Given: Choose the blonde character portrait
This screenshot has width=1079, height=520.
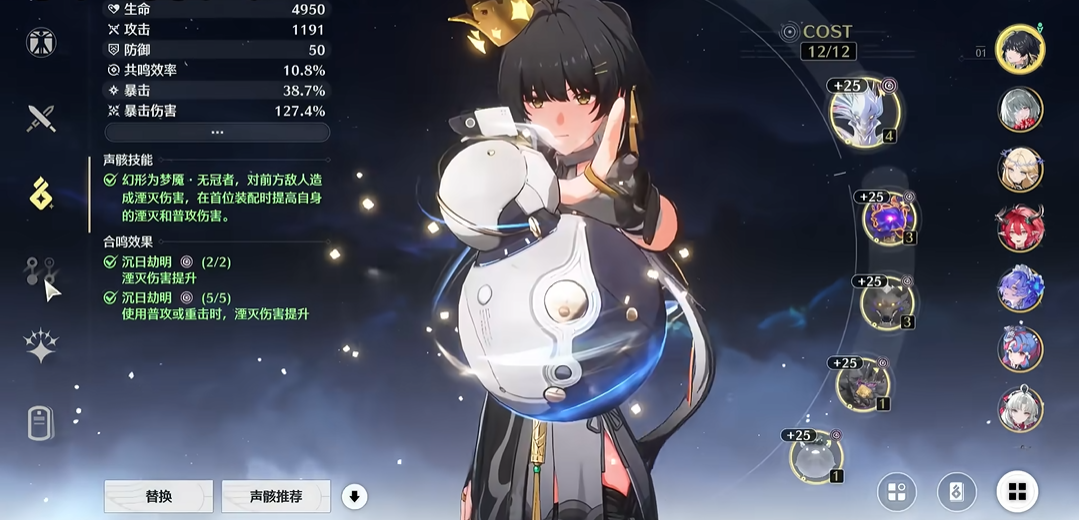Looking at the screenshot, I should click(1020, 169).
